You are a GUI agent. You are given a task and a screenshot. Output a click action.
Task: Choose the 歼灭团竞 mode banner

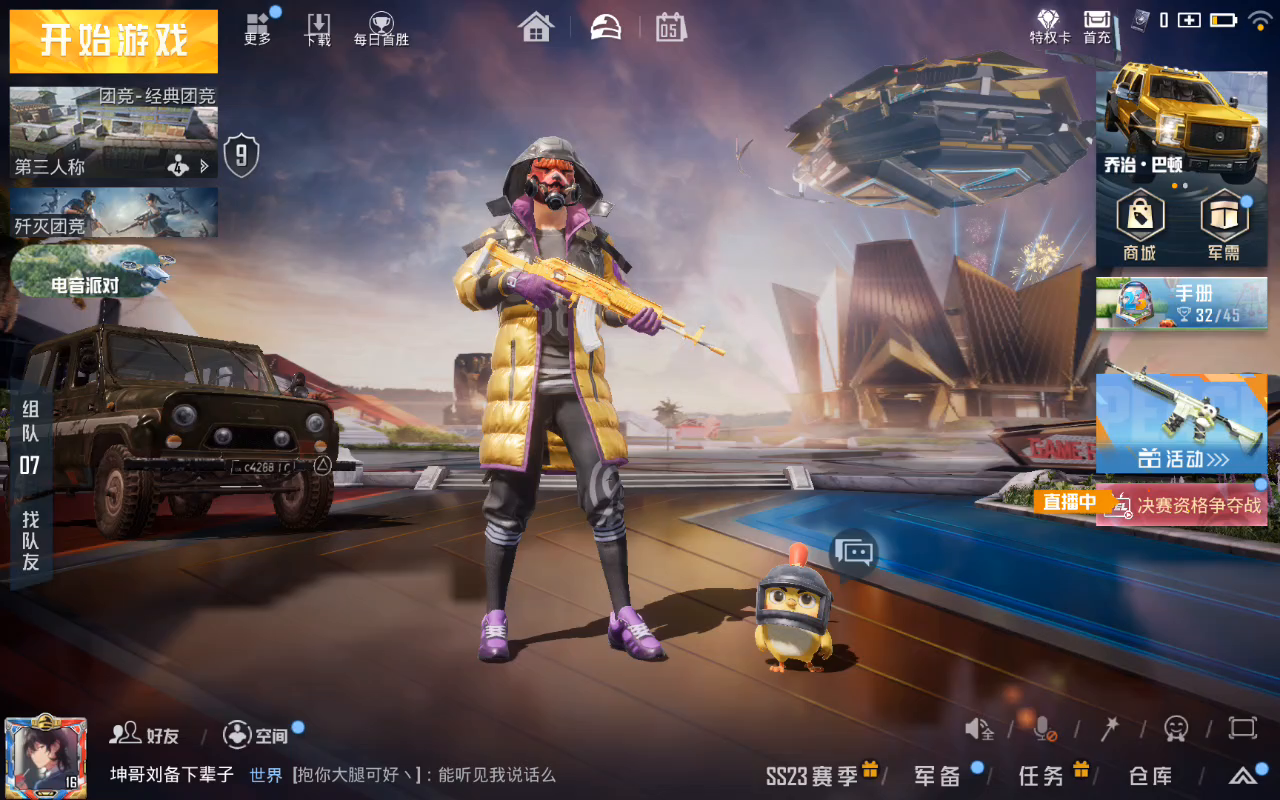(114, 212)
